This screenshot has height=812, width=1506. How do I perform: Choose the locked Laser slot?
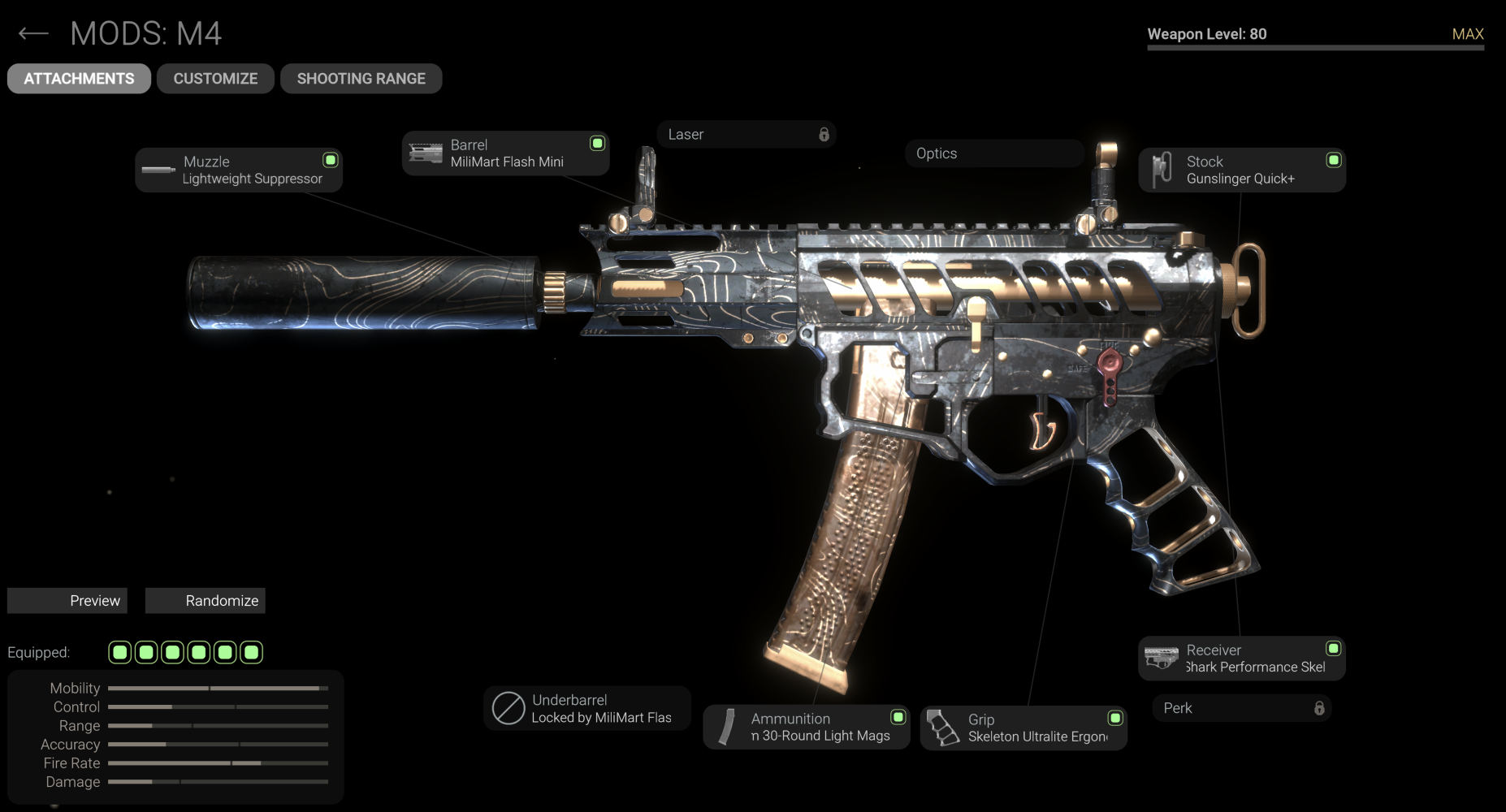[746, 135]
